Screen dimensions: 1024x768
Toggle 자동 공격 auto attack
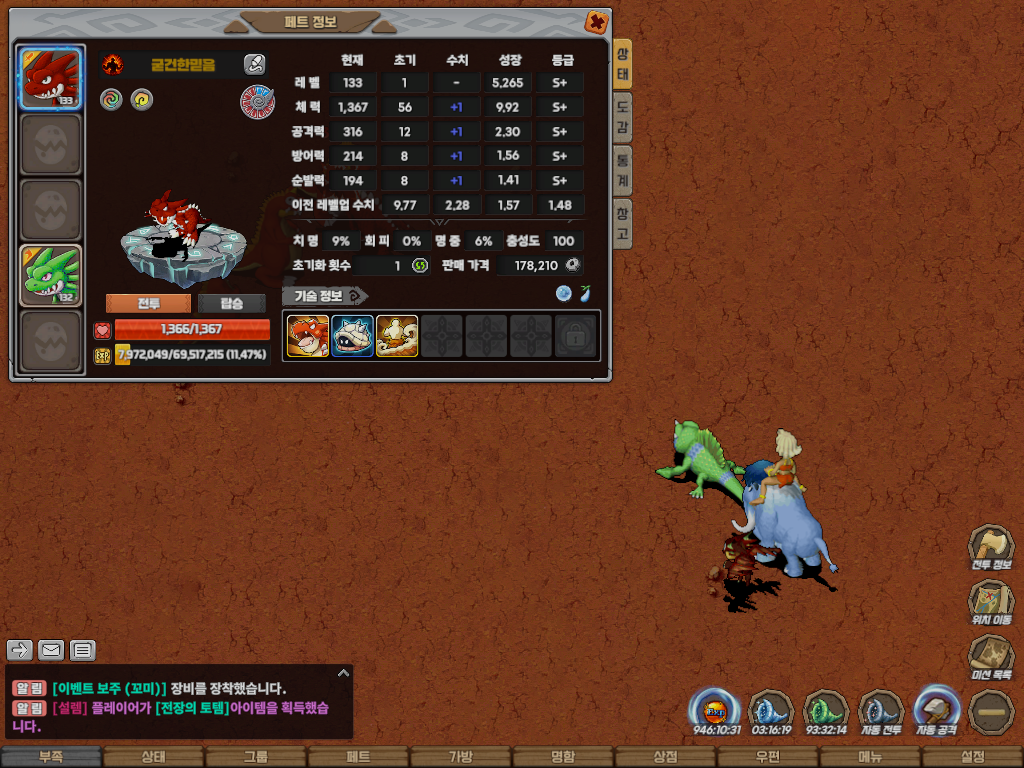(x=938, y=711)
